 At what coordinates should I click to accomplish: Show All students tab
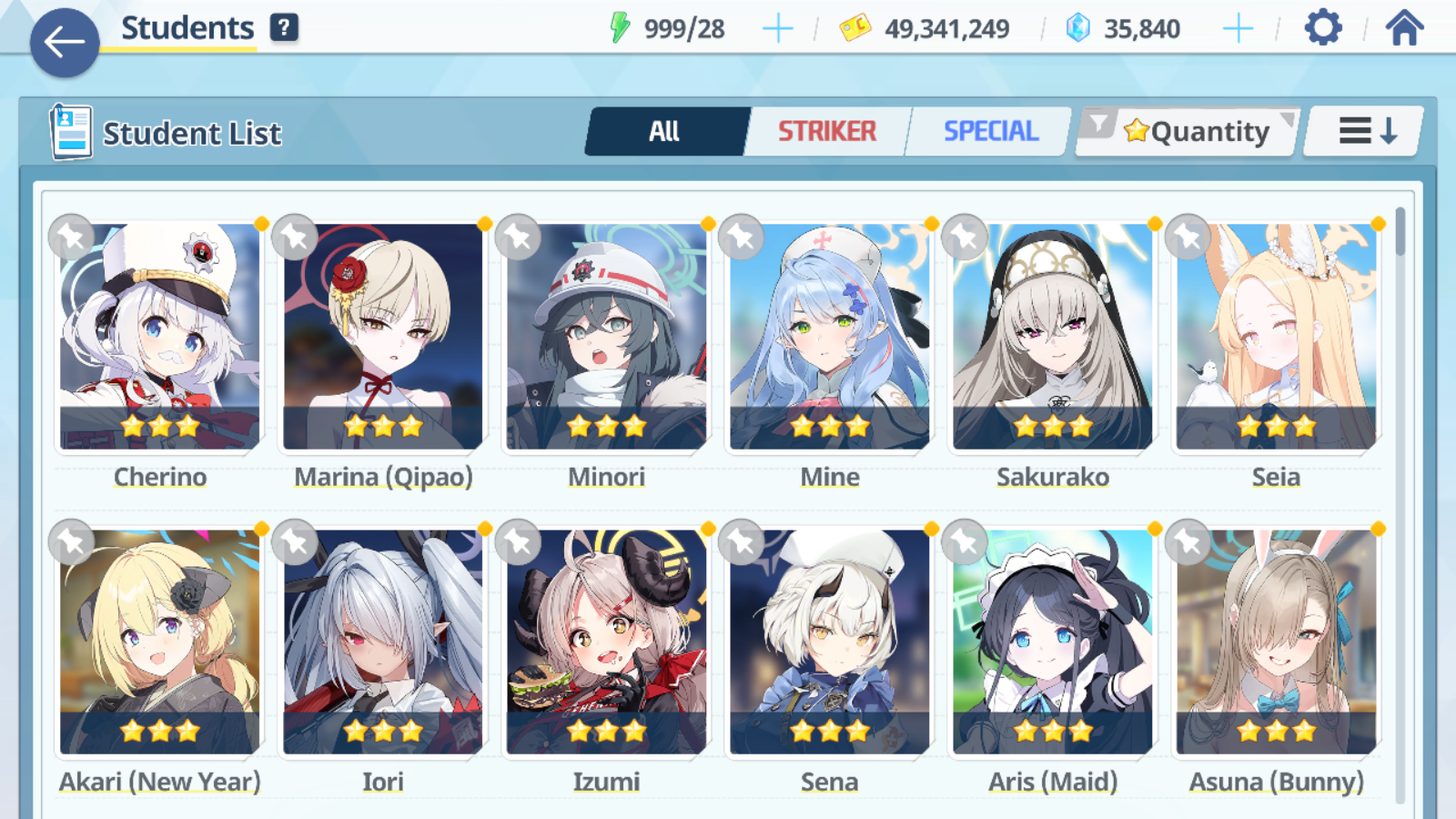click(665, 132)
